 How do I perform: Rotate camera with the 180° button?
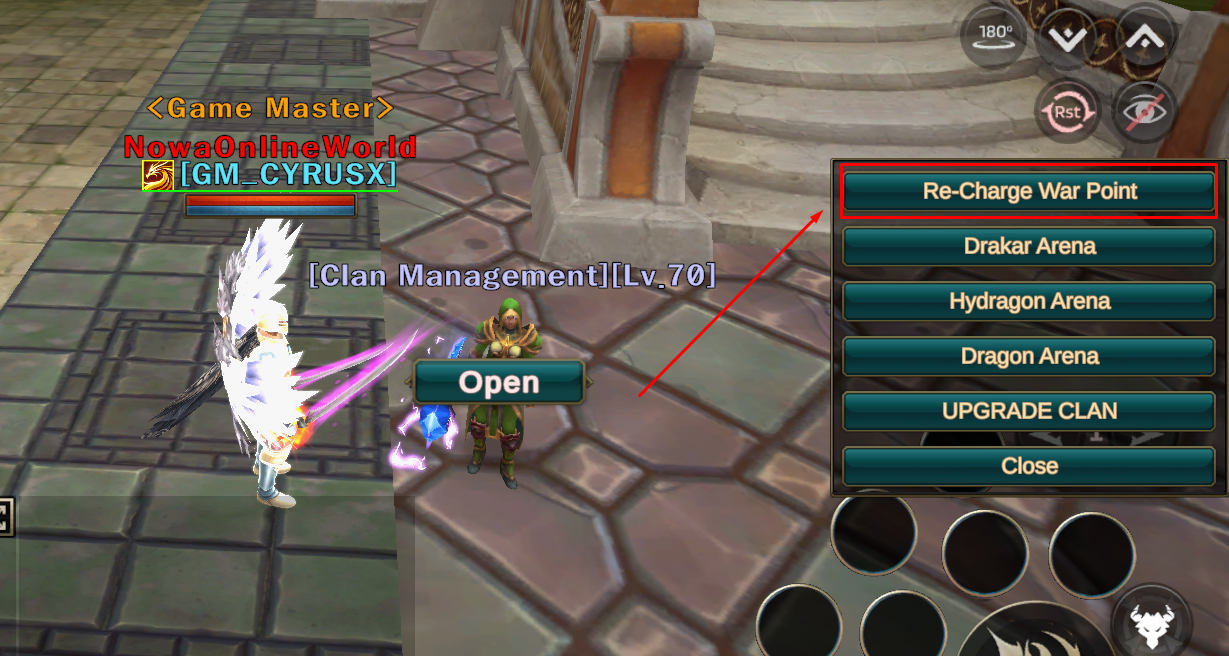994,35
